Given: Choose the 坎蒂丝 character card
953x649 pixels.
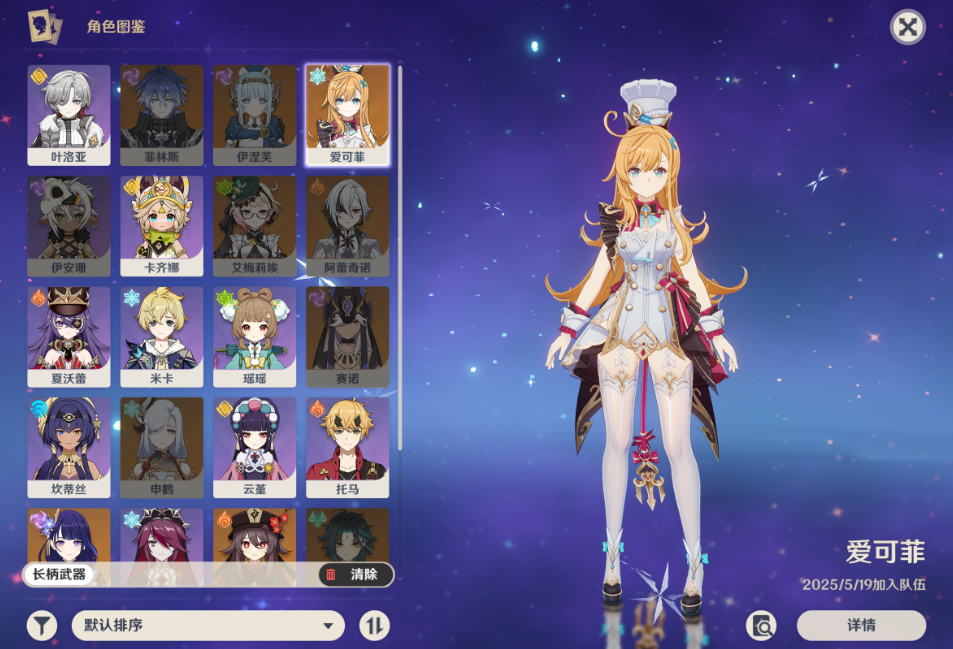Looking at the screenshot, I should [x=69, y=447].
